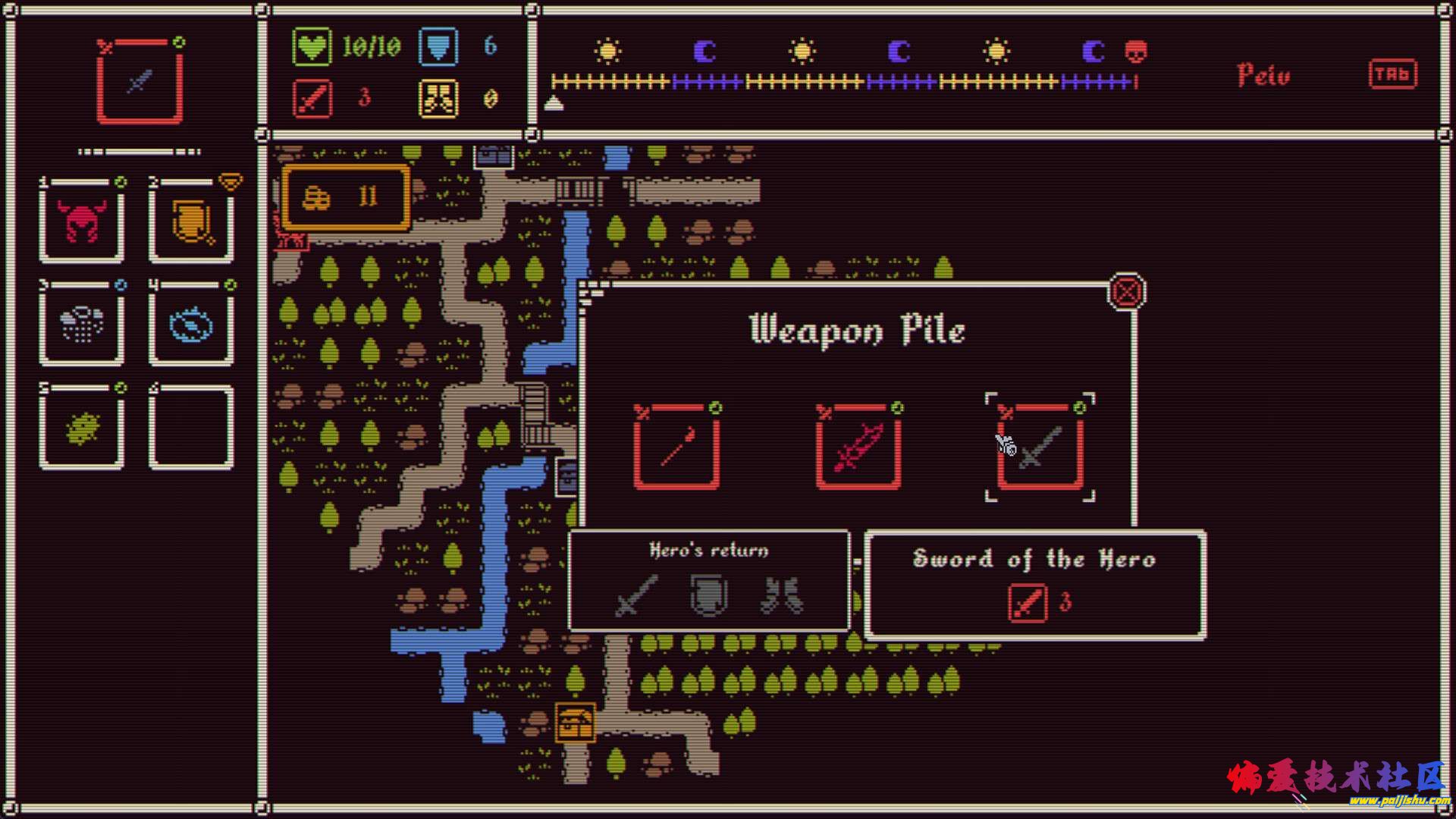1456x819 pixels.
Task: Close the Weapon Pile window
Action: pos(1127,292)
